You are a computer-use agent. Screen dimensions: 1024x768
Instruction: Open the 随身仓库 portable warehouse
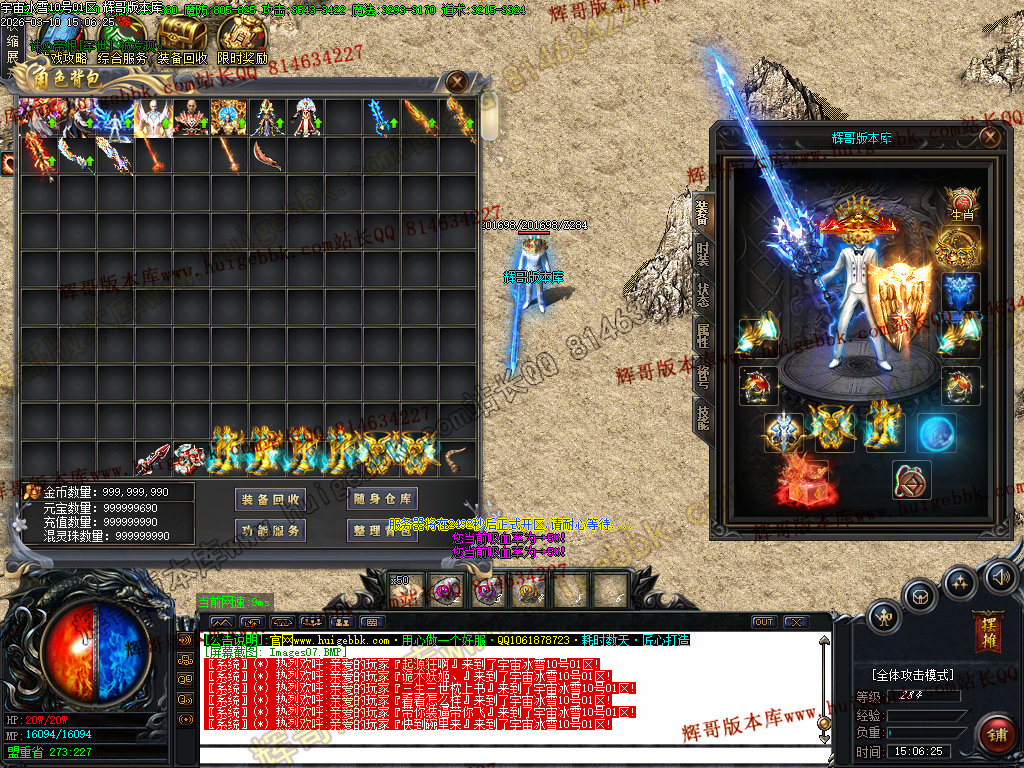[381, 499]
